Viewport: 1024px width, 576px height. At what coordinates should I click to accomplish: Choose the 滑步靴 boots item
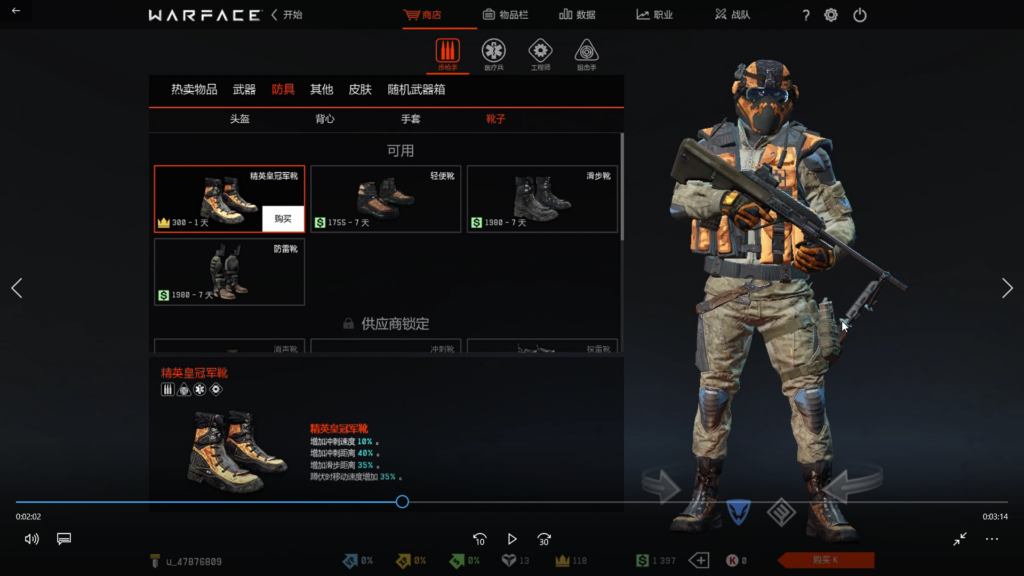[541, 199]
